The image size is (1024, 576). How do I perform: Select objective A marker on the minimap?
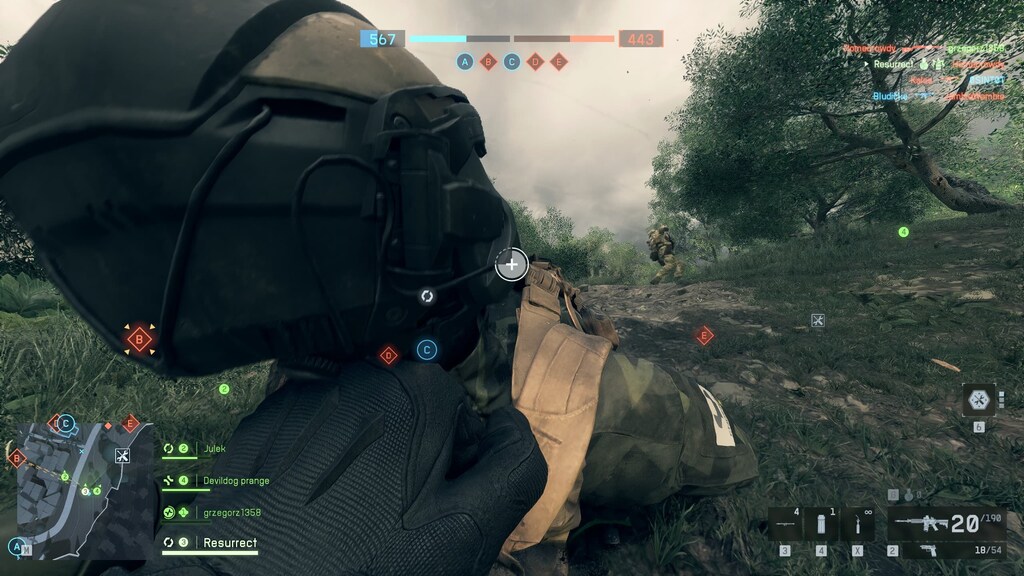click(17, 547)
